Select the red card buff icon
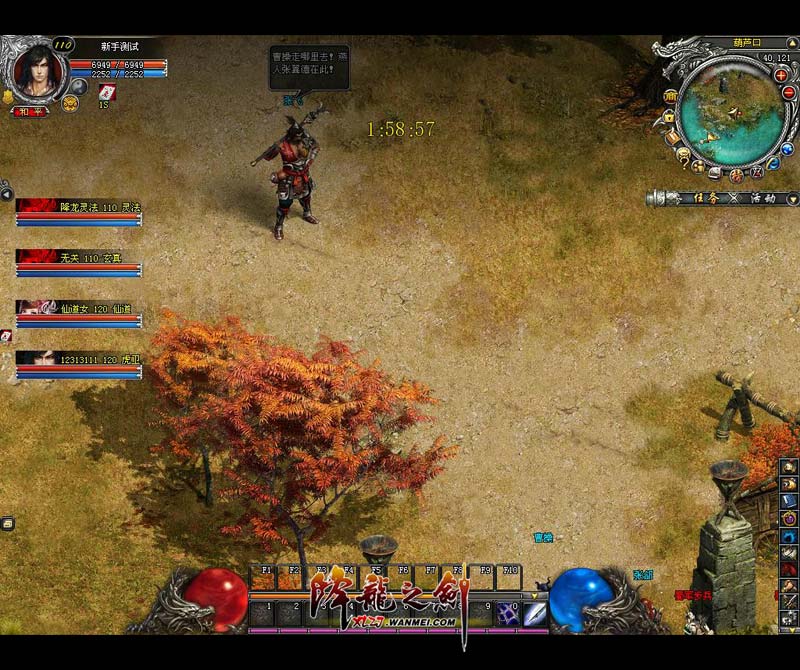Screen dimensions: 800x670 [107, 92]
